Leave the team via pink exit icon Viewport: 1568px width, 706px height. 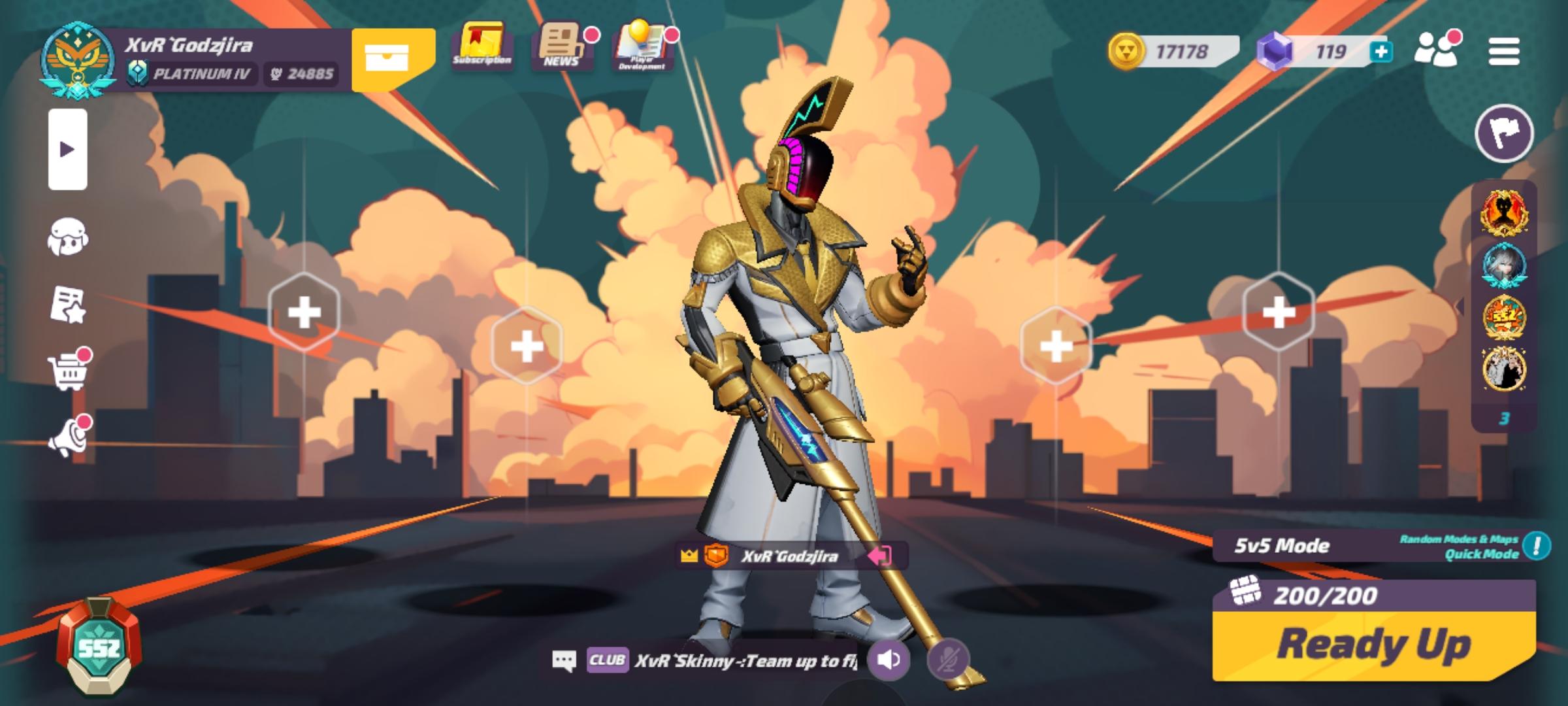(x=879, y=556)
